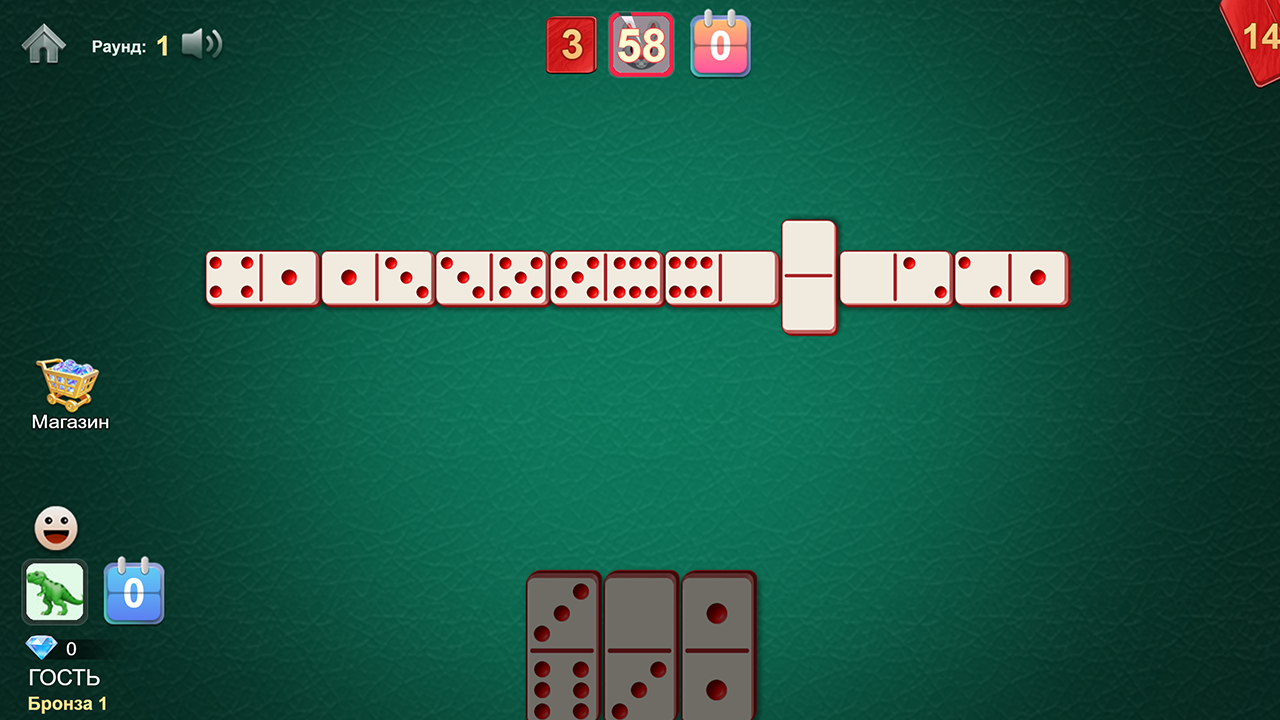Open the Магазин shopping cart

(x=69, y=383)
